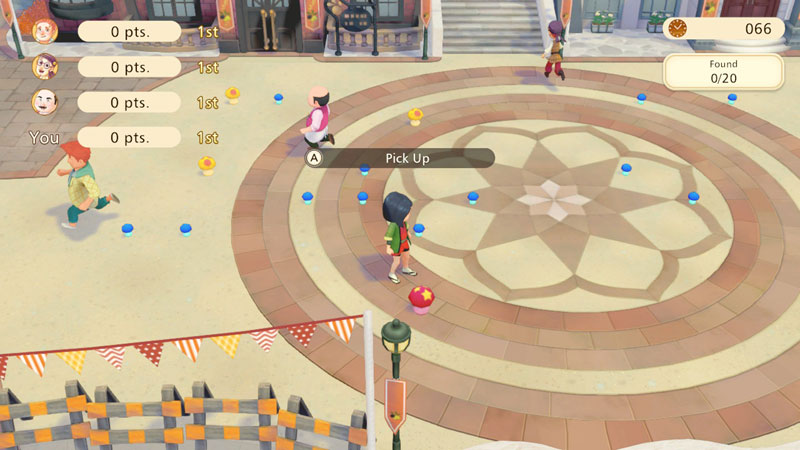Viewport: 800px width, 450px height.
Task: Select the bald mustached rival's portrait
Action: coord(44,102)
